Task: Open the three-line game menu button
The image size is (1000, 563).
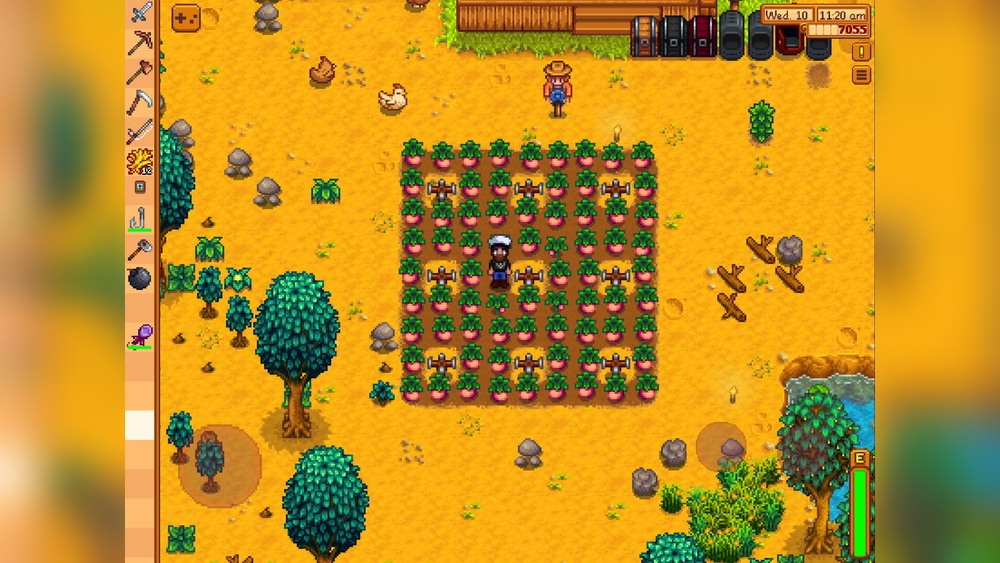Action: point(861,75)
